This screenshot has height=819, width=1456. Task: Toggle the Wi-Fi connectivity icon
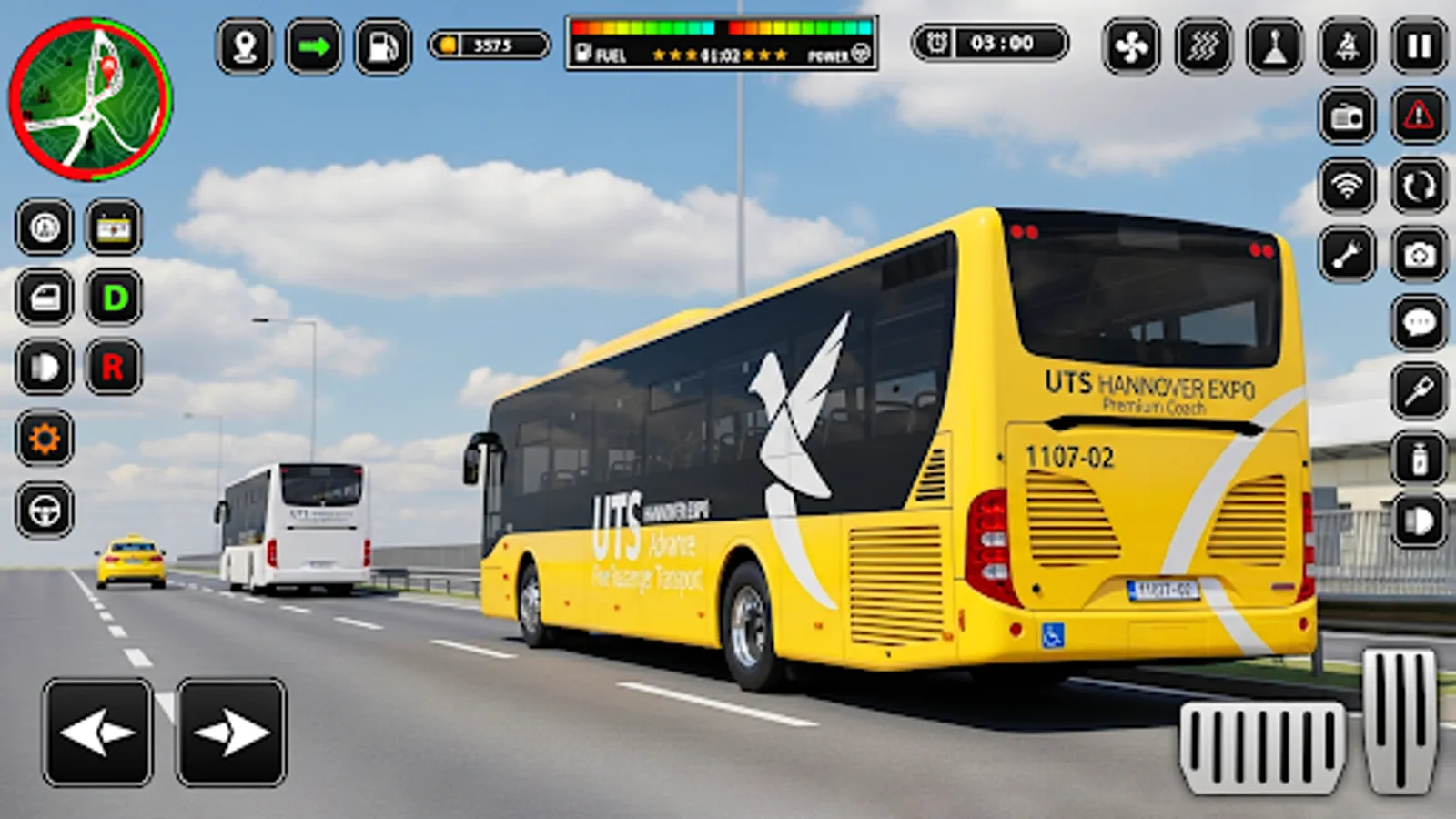(x=1348, y=183)
